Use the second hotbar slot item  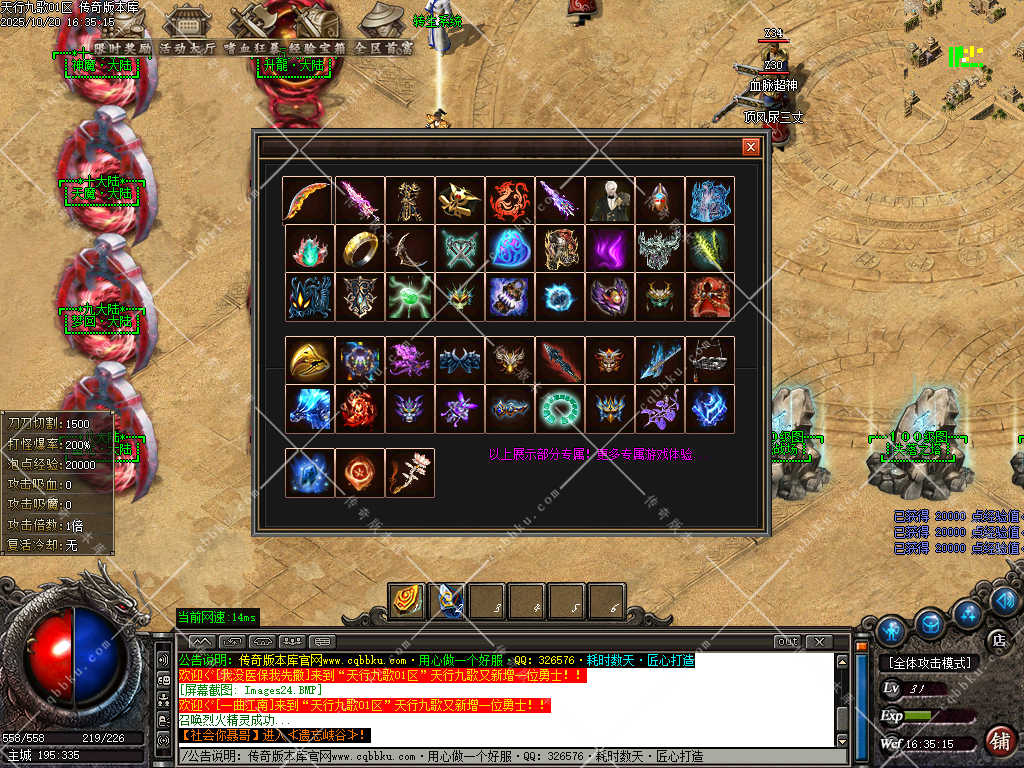point(447,601)
